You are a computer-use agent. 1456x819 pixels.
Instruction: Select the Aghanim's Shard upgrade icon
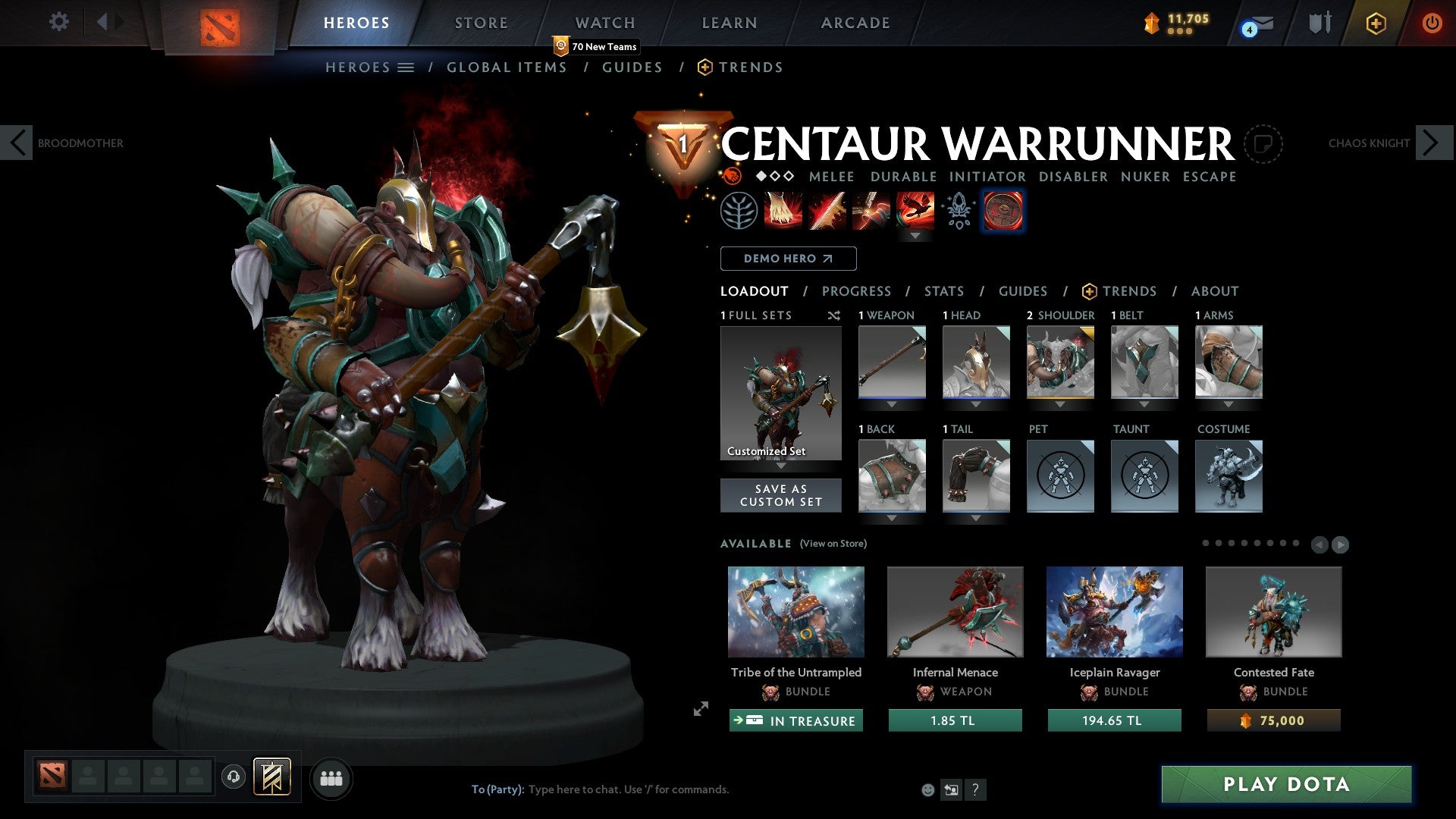coord(958,211)
